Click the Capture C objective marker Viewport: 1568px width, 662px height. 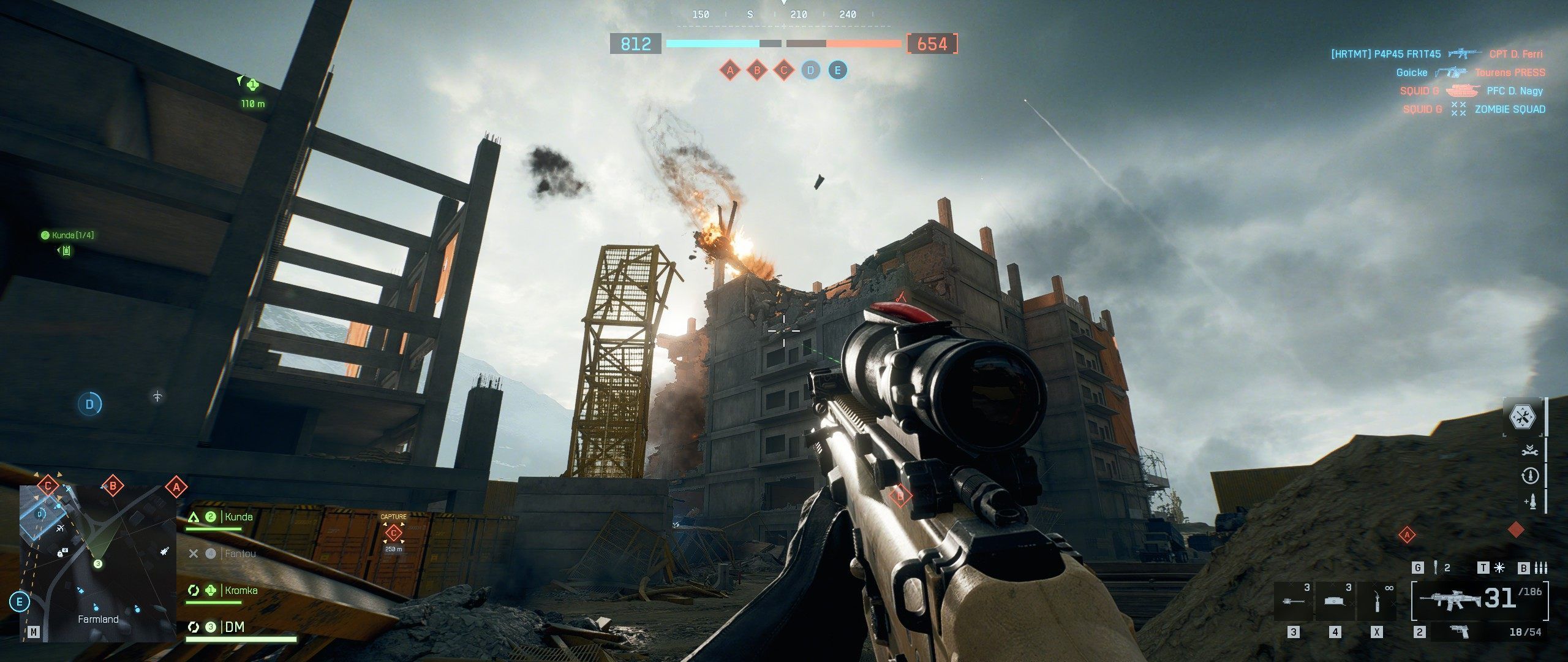[393, 533]
